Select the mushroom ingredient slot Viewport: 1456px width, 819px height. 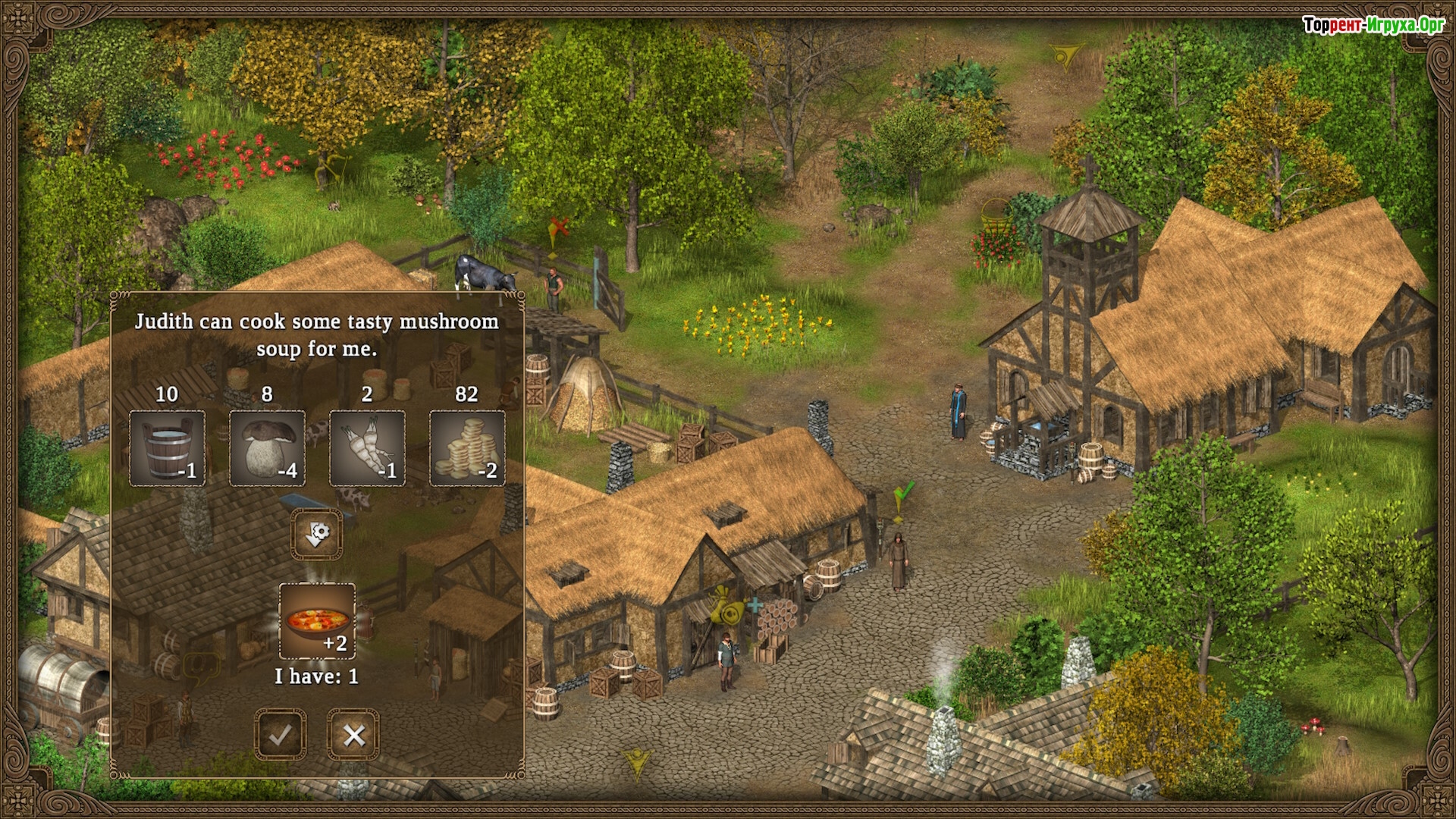267,448
